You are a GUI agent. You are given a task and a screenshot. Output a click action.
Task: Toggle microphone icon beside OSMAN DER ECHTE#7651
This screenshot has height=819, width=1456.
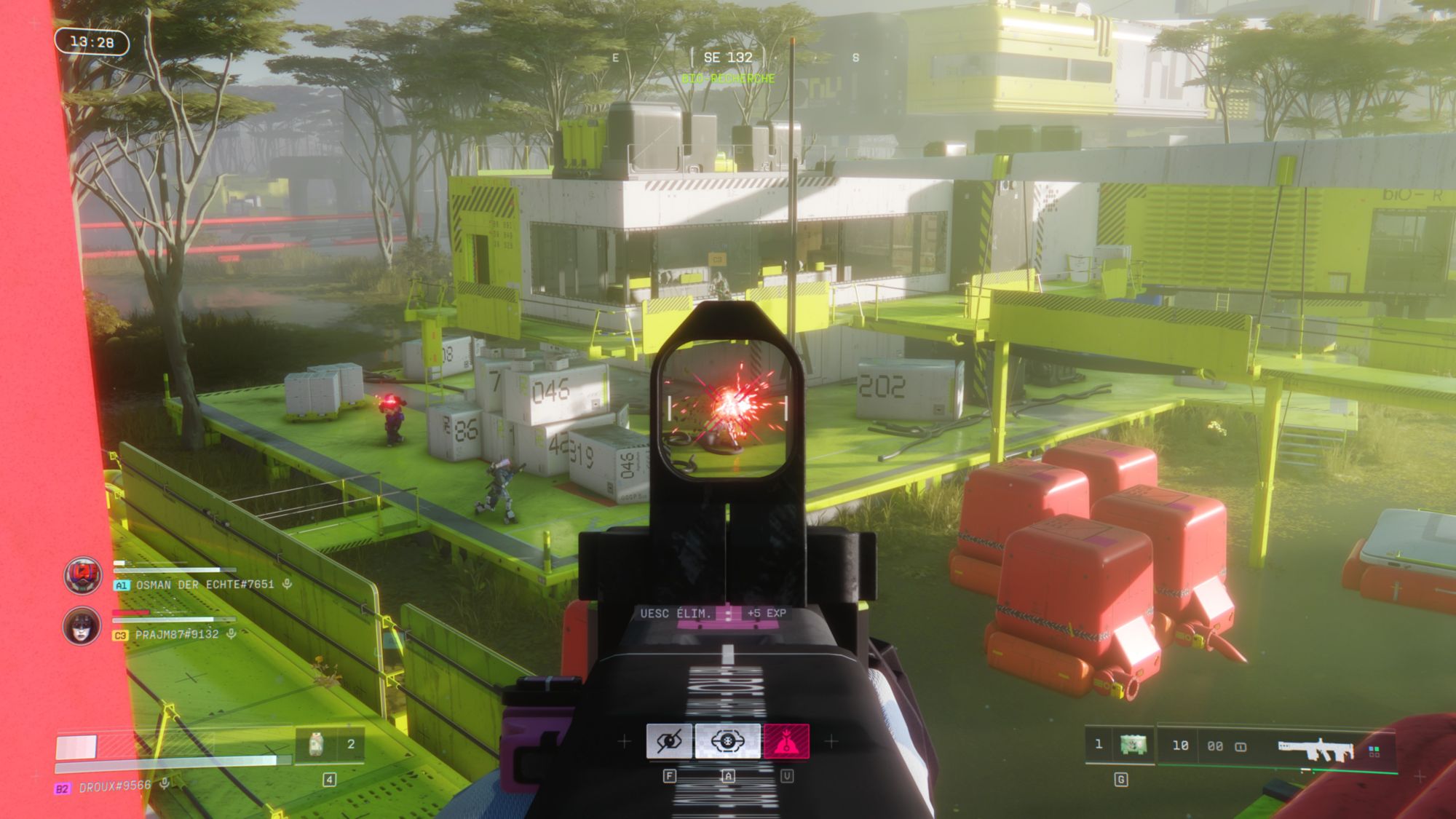coord(288,584)
